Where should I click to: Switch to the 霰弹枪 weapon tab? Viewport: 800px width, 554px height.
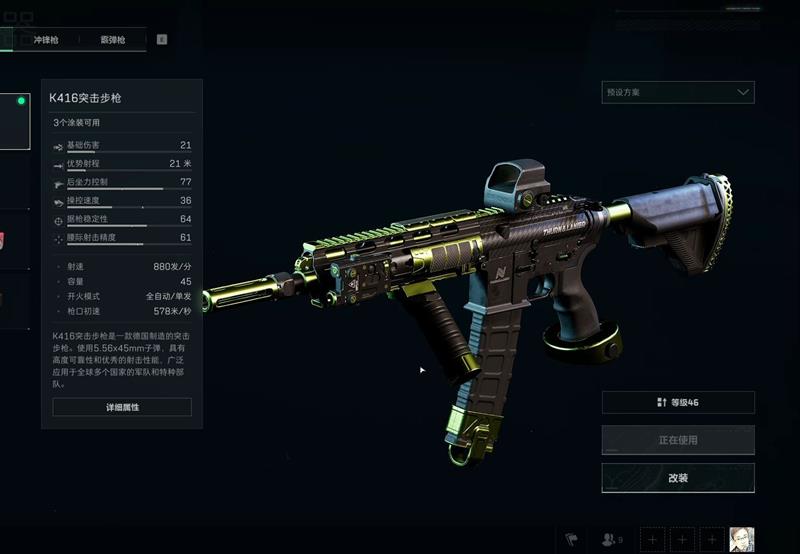tap(112, 40)
